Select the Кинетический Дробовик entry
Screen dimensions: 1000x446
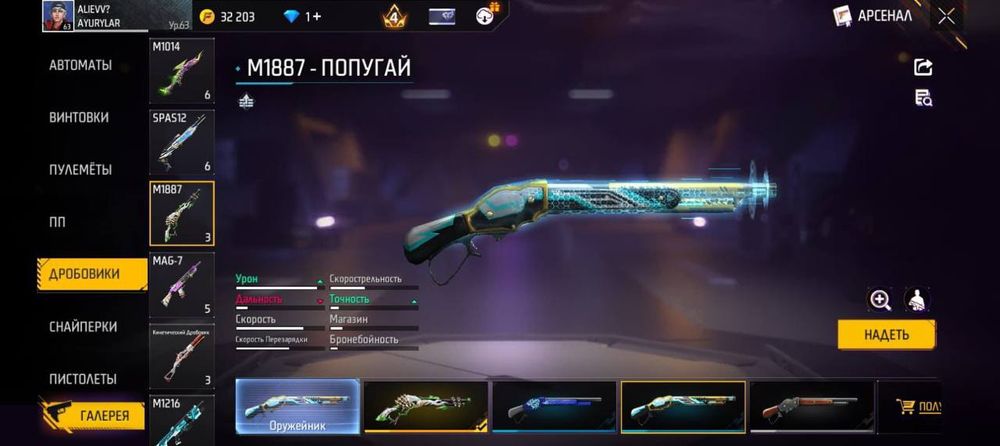click(x=181, y=356)
